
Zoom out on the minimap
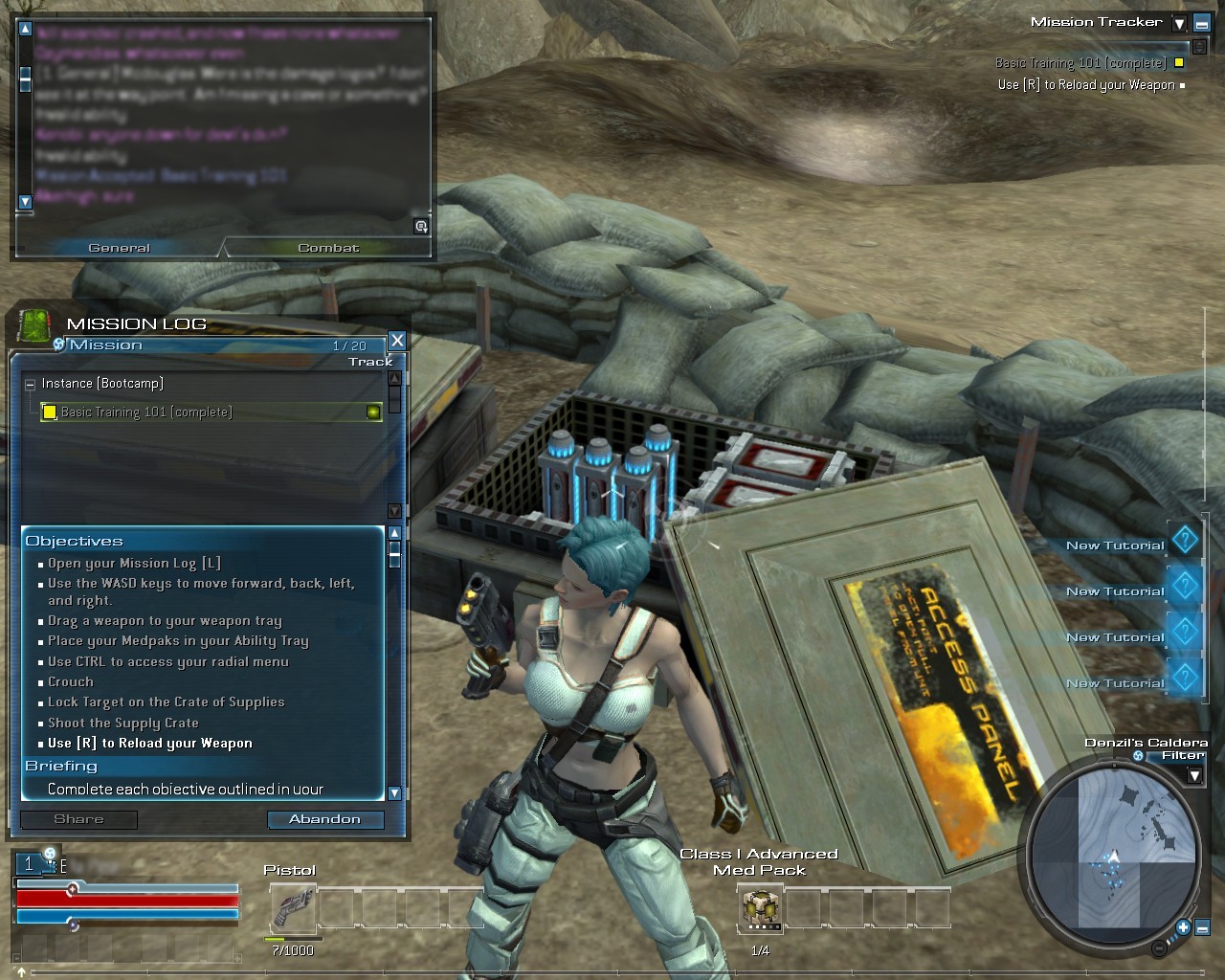[1159, 948]
